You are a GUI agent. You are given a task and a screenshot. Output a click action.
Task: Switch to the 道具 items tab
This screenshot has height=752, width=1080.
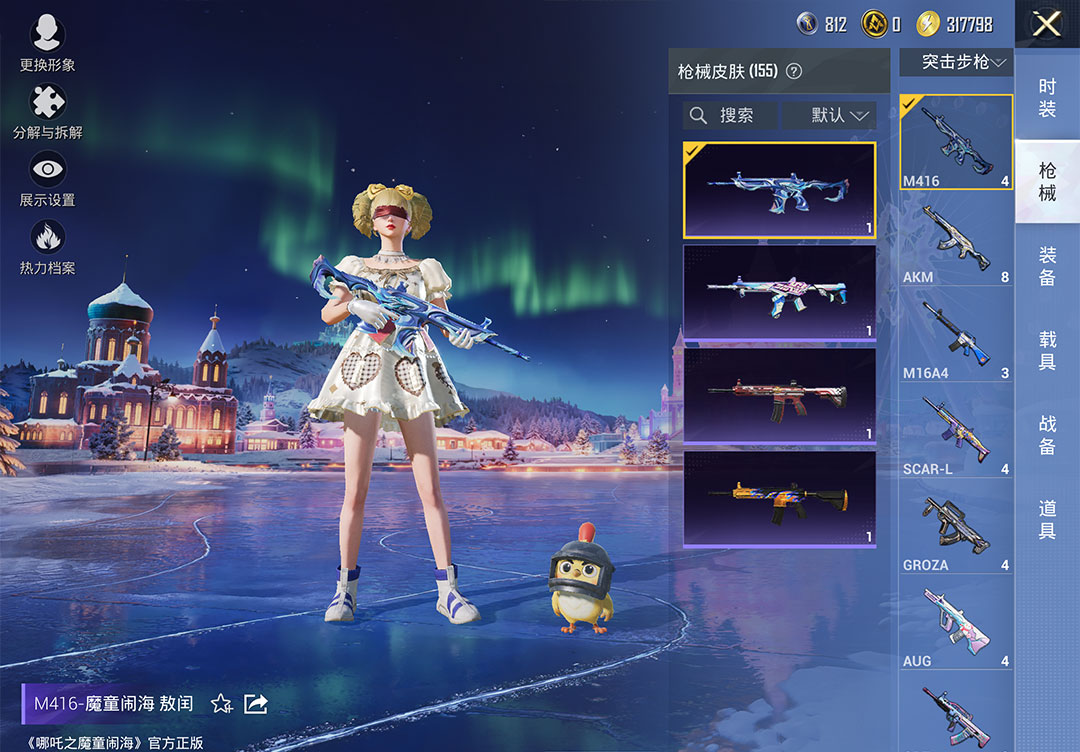1047,520
